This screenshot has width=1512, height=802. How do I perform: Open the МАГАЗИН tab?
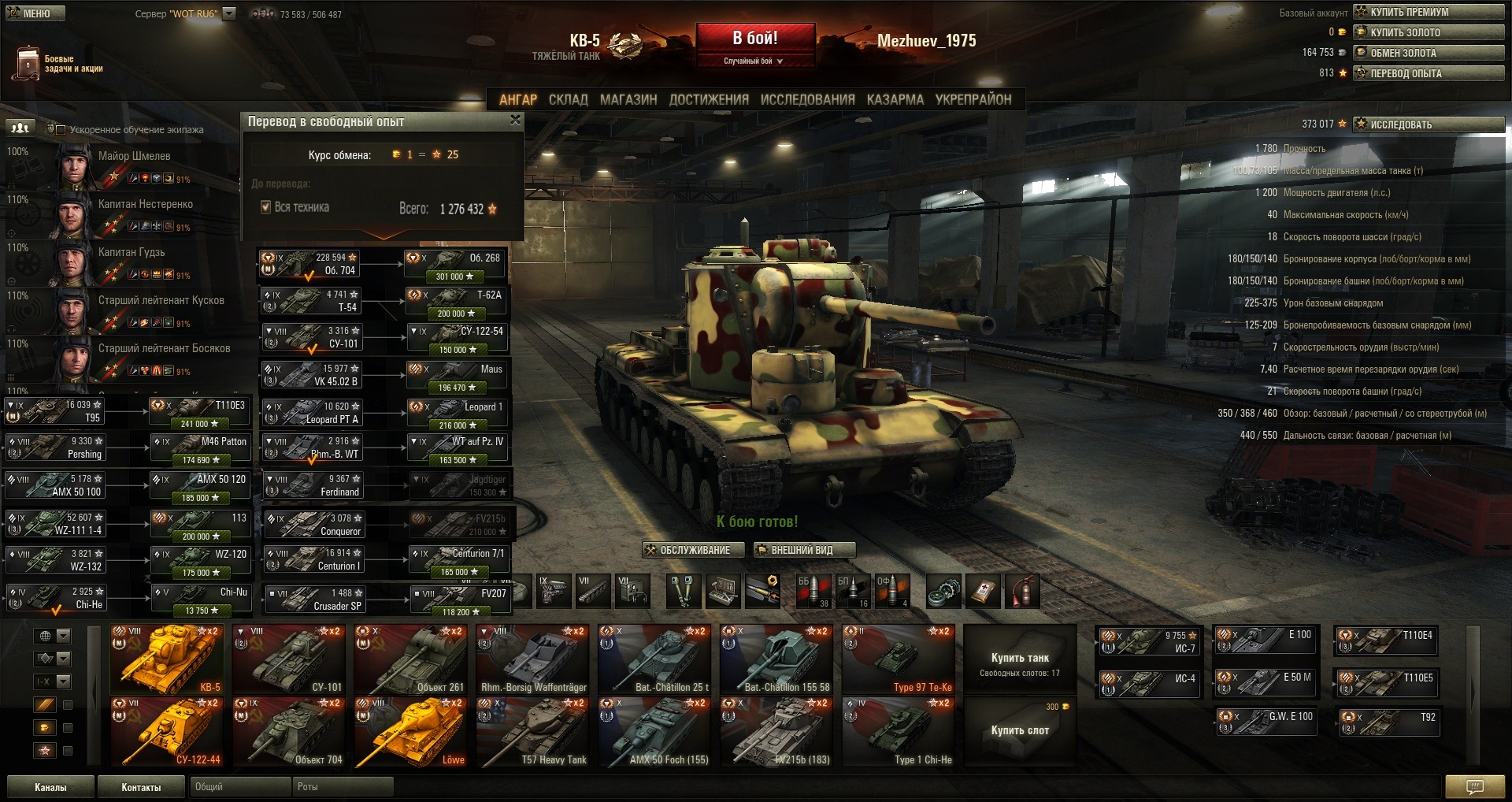(x=628, y=99)
